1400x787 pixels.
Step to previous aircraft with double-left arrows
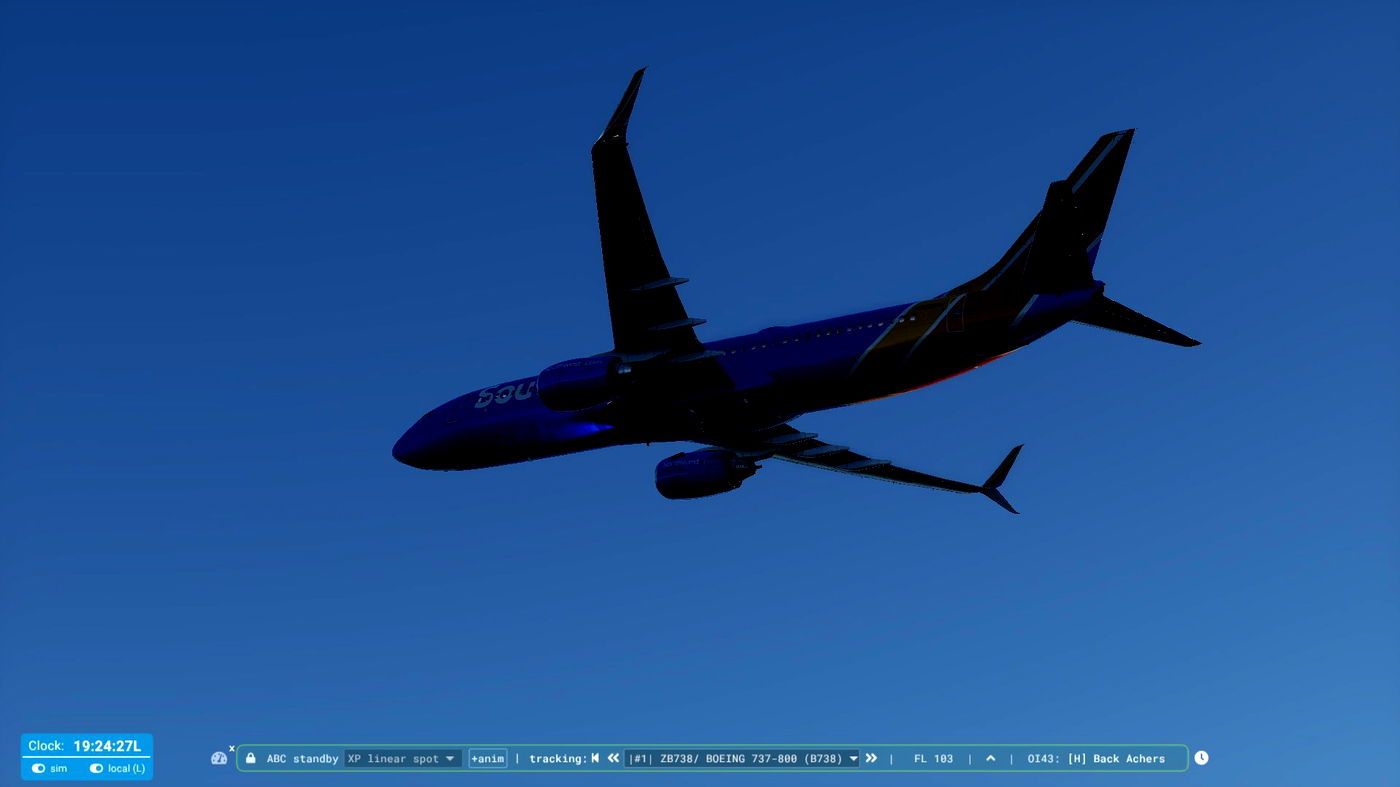click(x=613, y=758)
